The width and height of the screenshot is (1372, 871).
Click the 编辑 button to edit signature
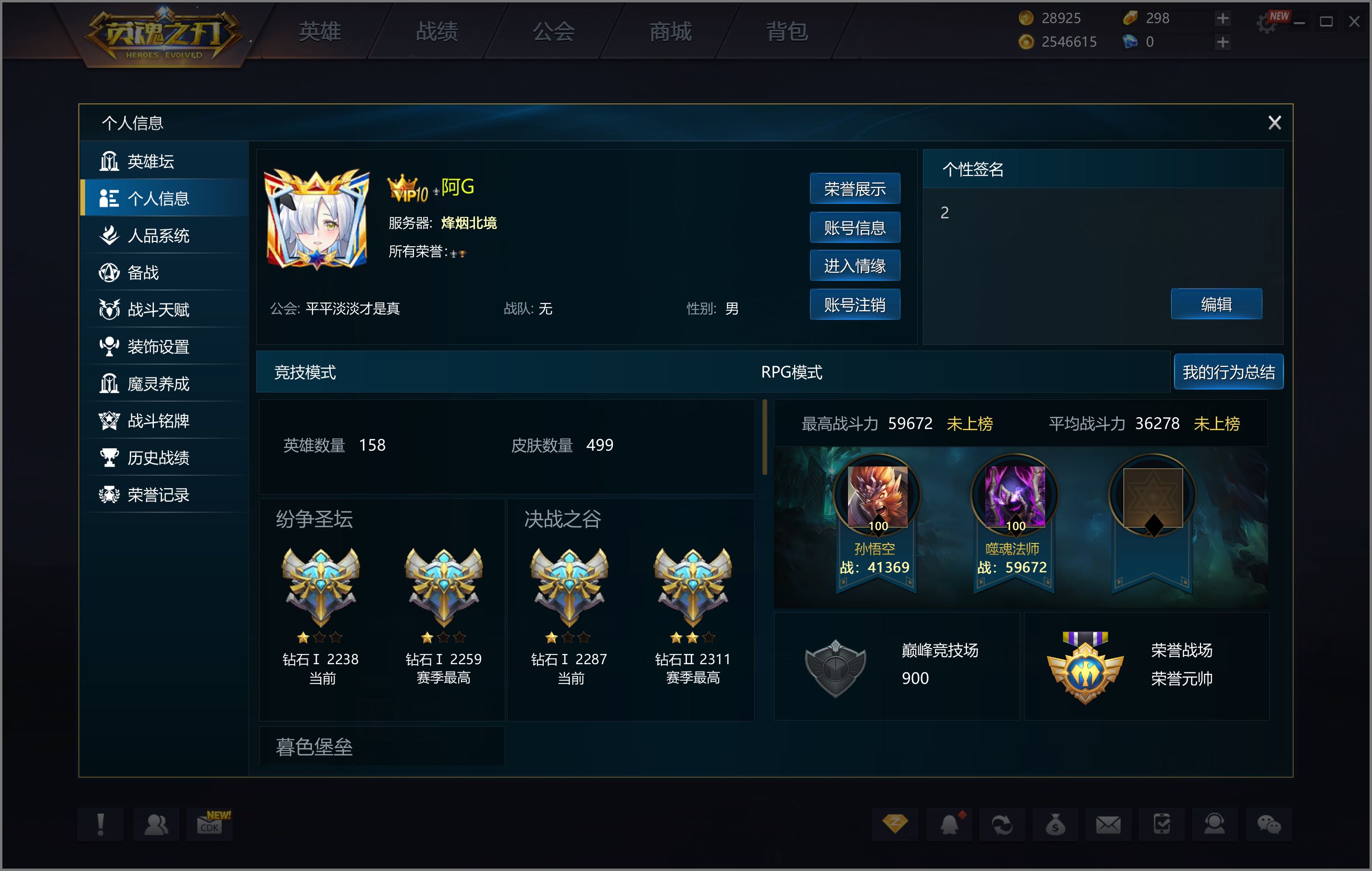(1216, 304)
